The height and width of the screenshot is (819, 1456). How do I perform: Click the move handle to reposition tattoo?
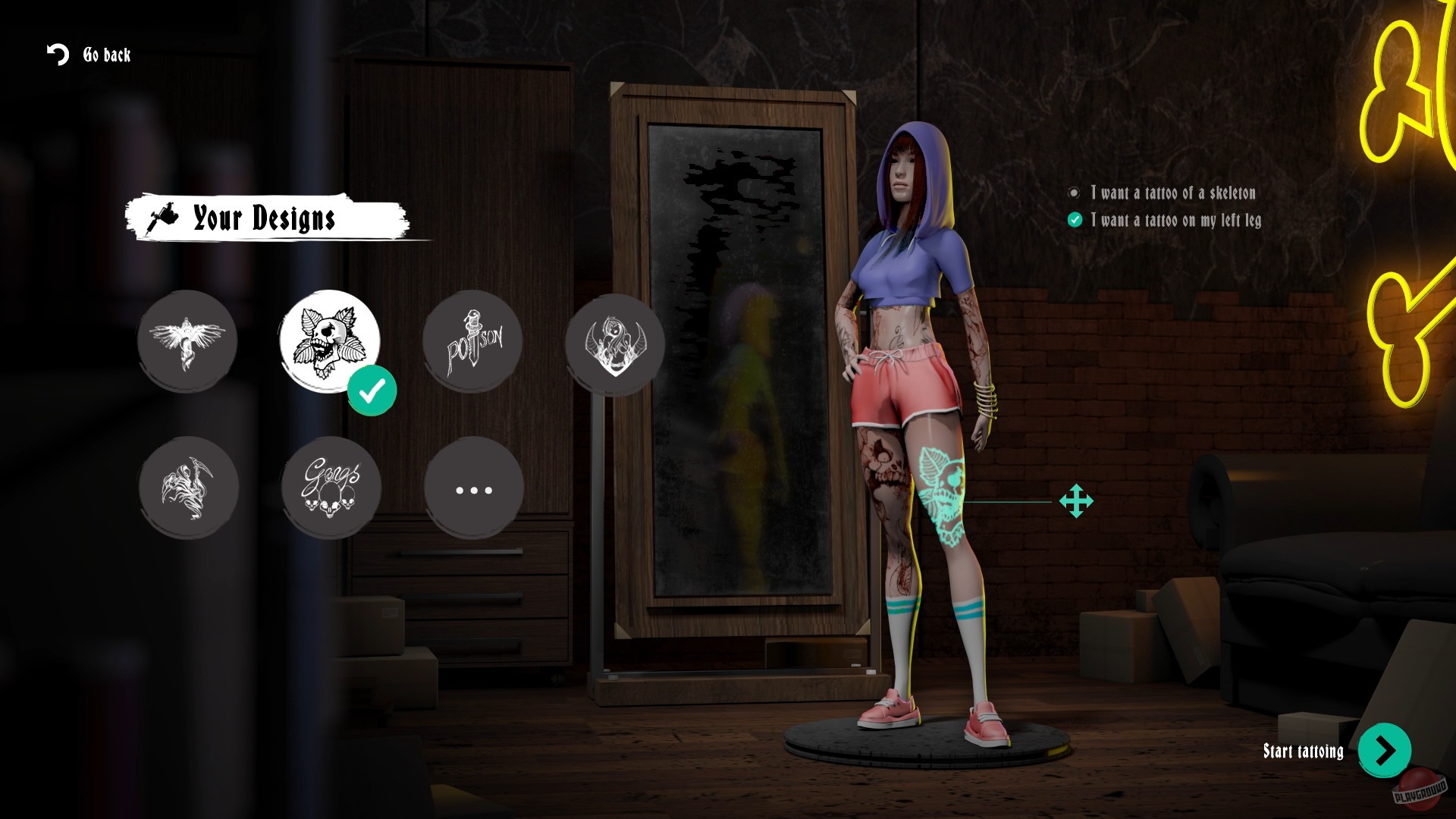click(1076, 501)
